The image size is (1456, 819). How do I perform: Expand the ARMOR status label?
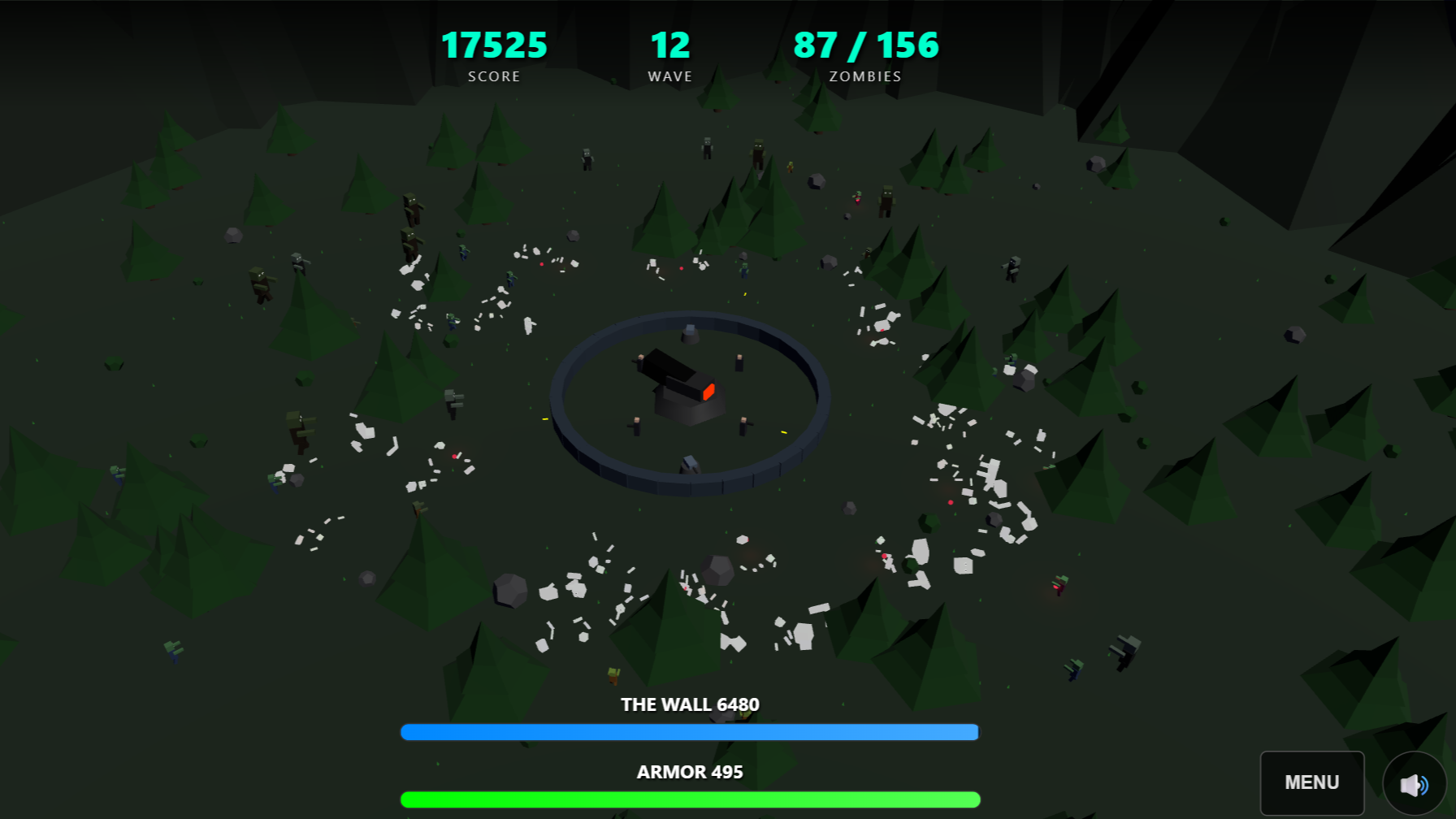(689, 772)
